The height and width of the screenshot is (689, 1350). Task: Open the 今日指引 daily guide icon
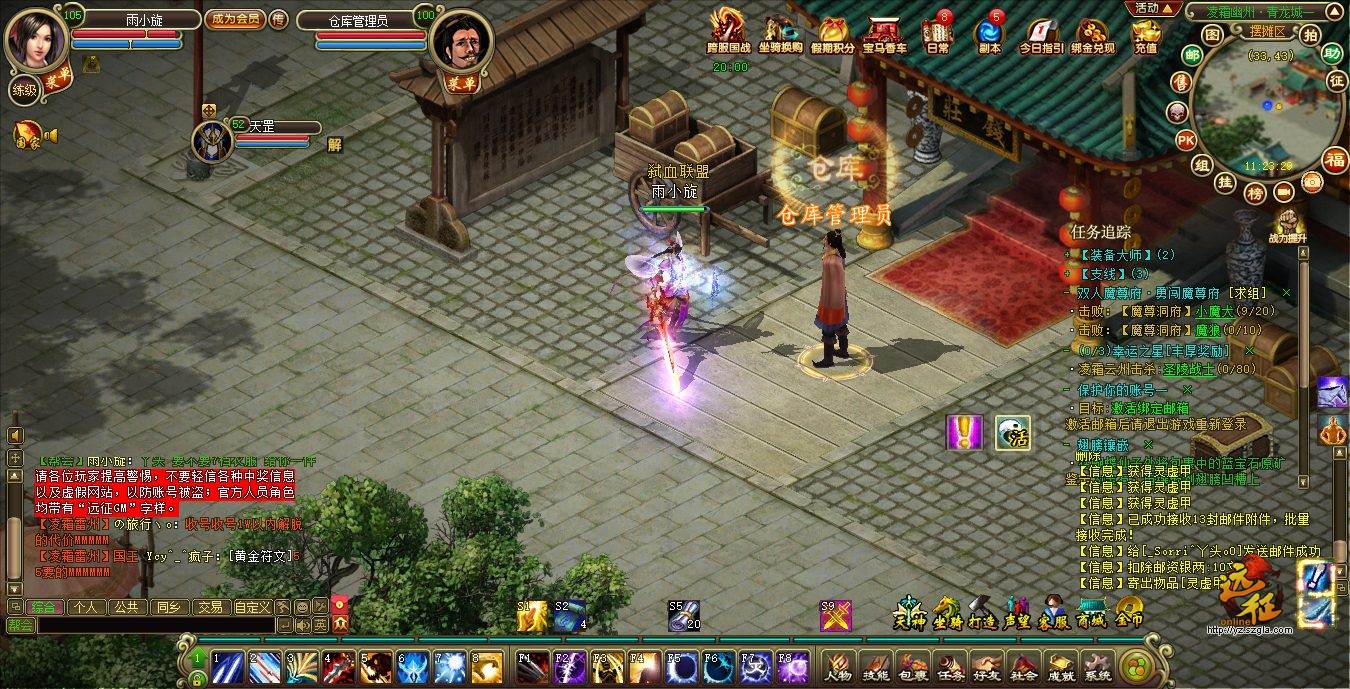click(x=1041, y=35)
